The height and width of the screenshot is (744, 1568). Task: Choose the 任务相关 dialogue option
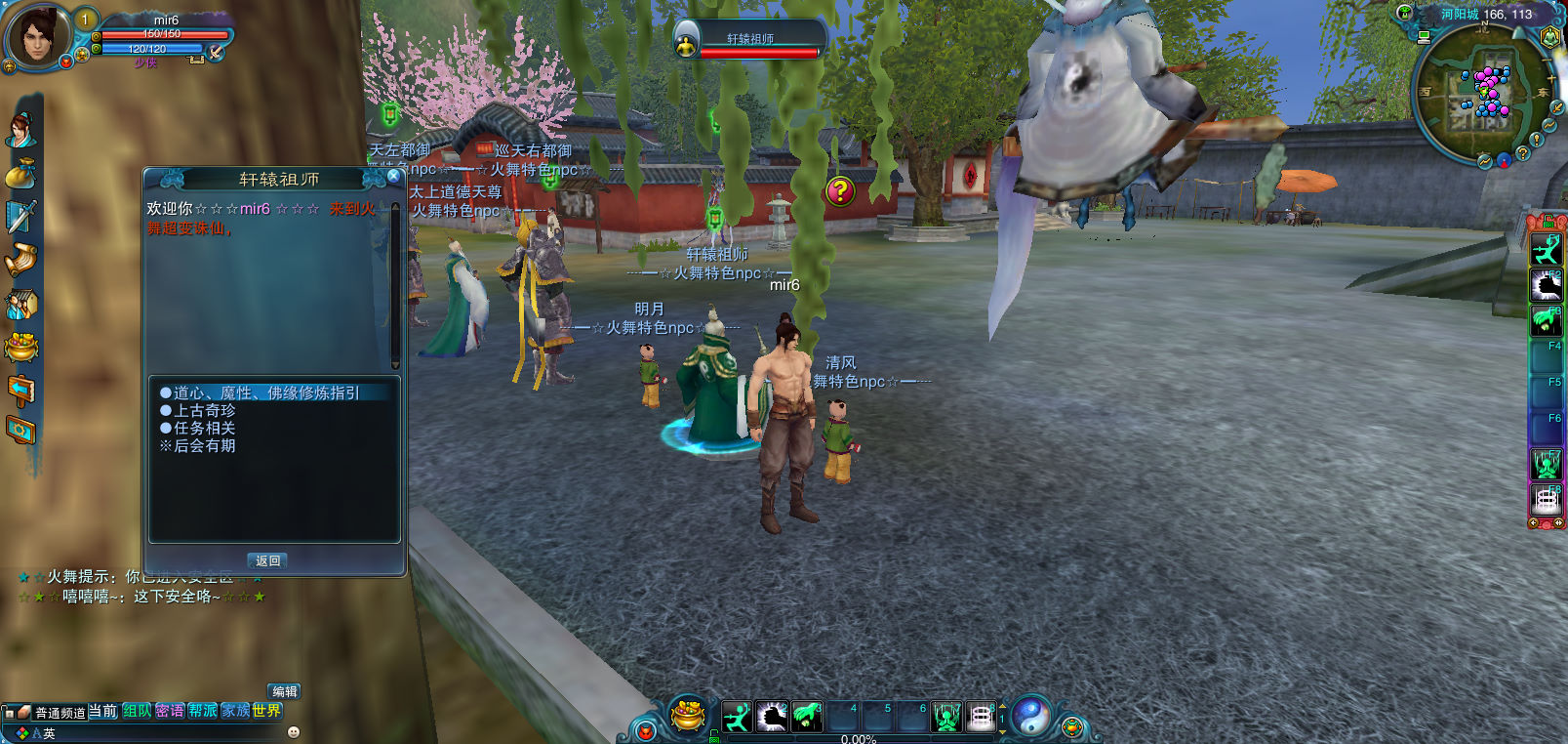pos(204,429)
